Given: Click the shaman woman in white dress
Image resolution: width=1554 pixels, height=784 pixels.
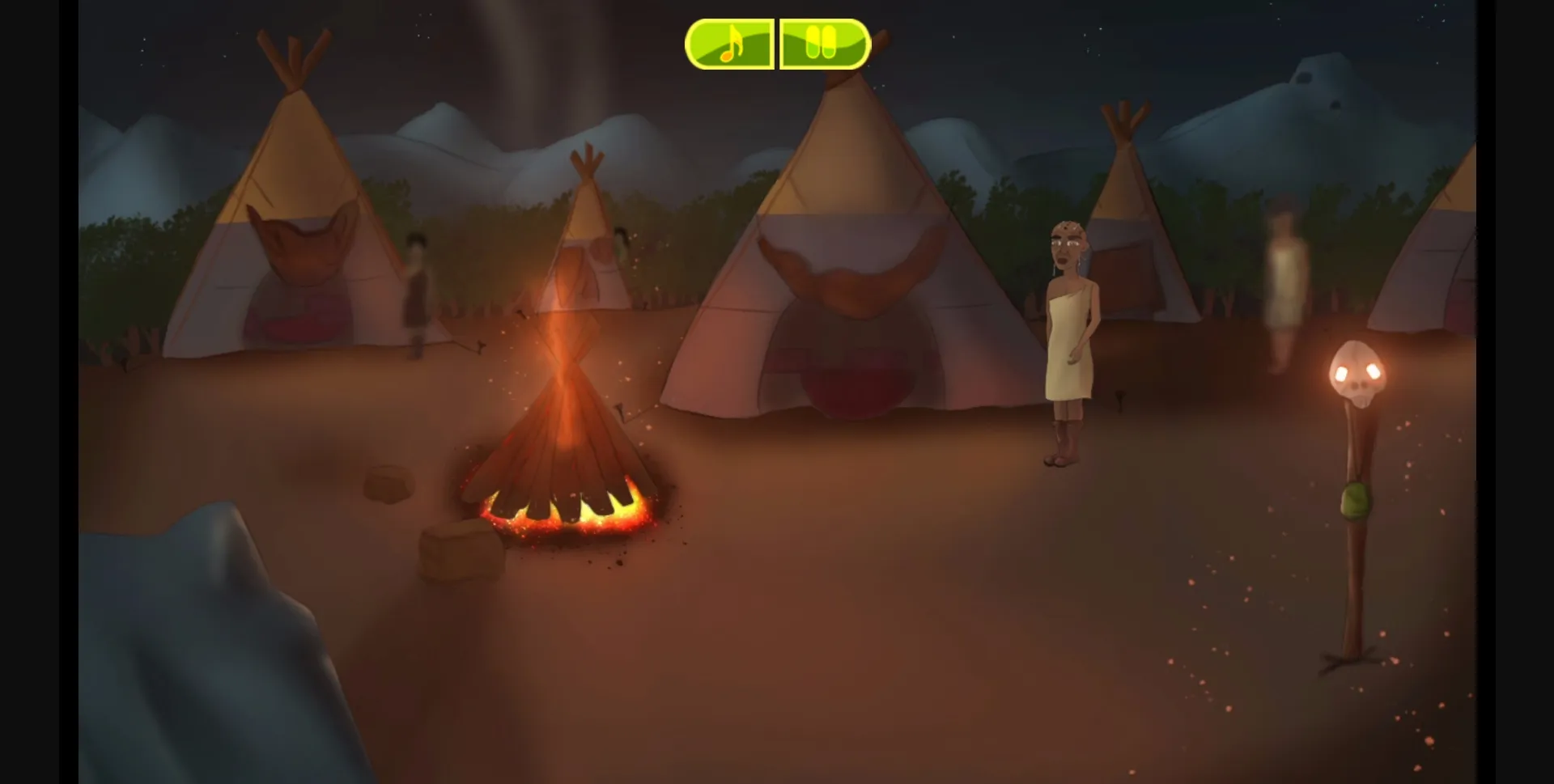Looking at the screenshot, I should 1068,340.
